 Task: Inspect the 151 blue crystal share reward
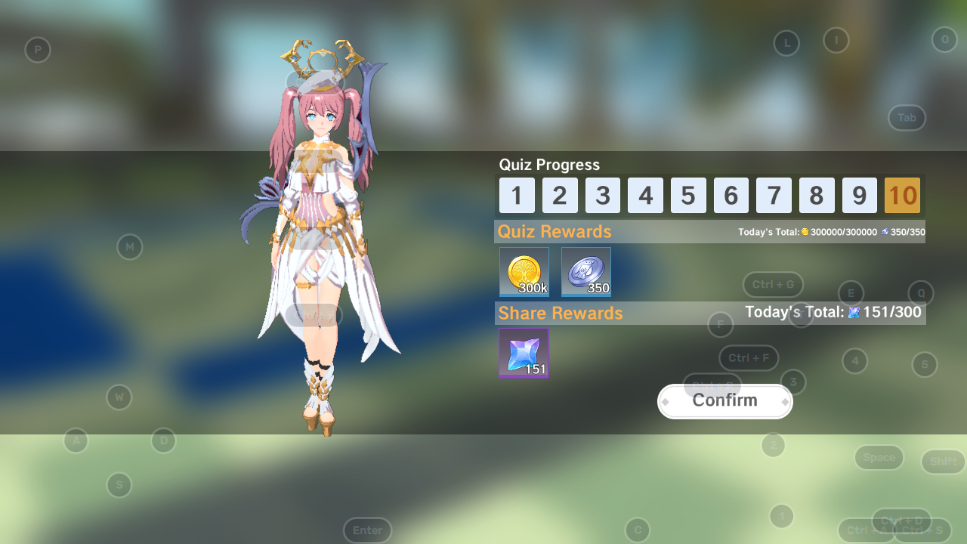(524, 354)
